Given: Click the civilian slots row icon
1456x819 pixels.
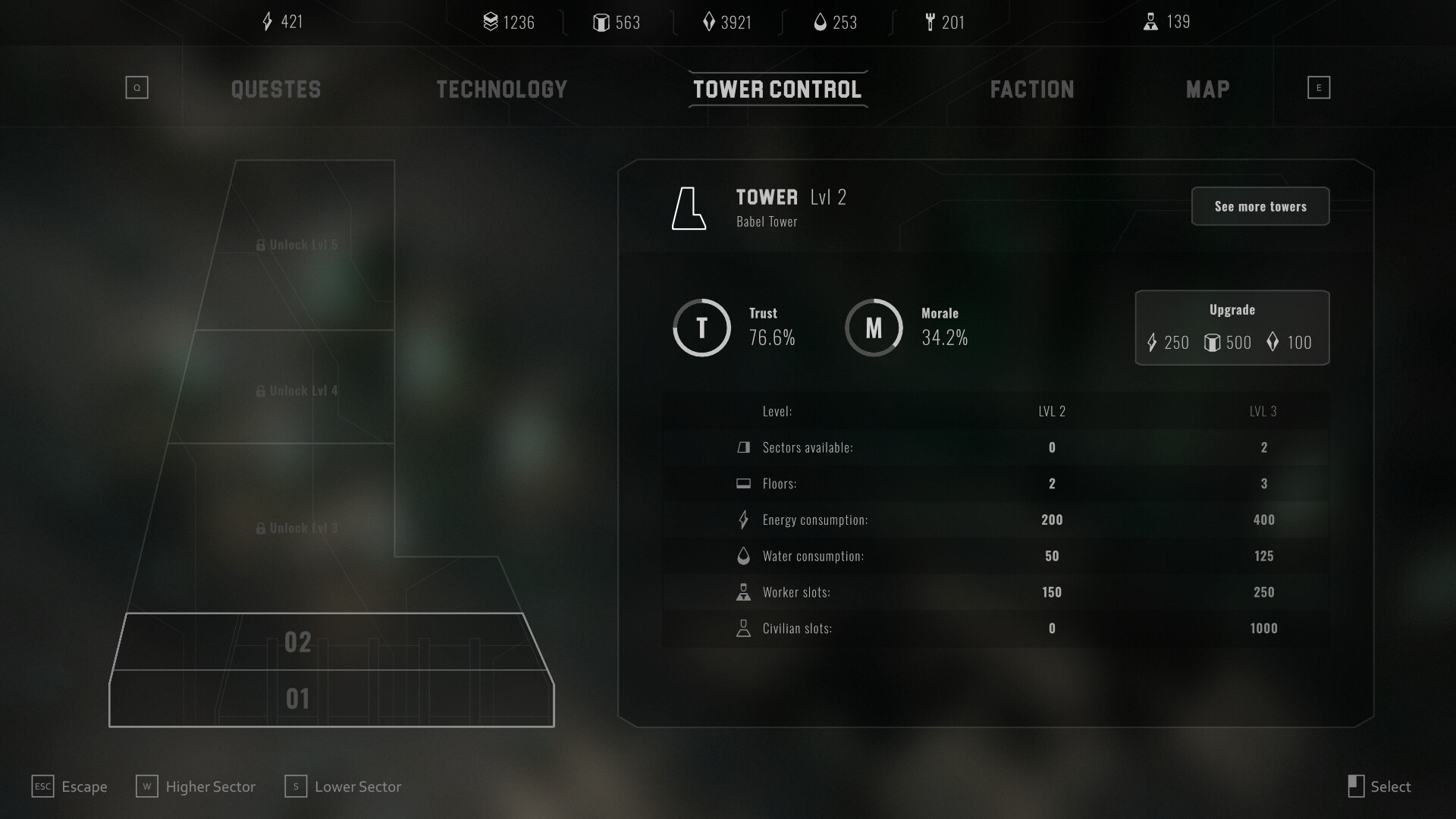Looking at the screenshot, I should [x=744, y=628].
